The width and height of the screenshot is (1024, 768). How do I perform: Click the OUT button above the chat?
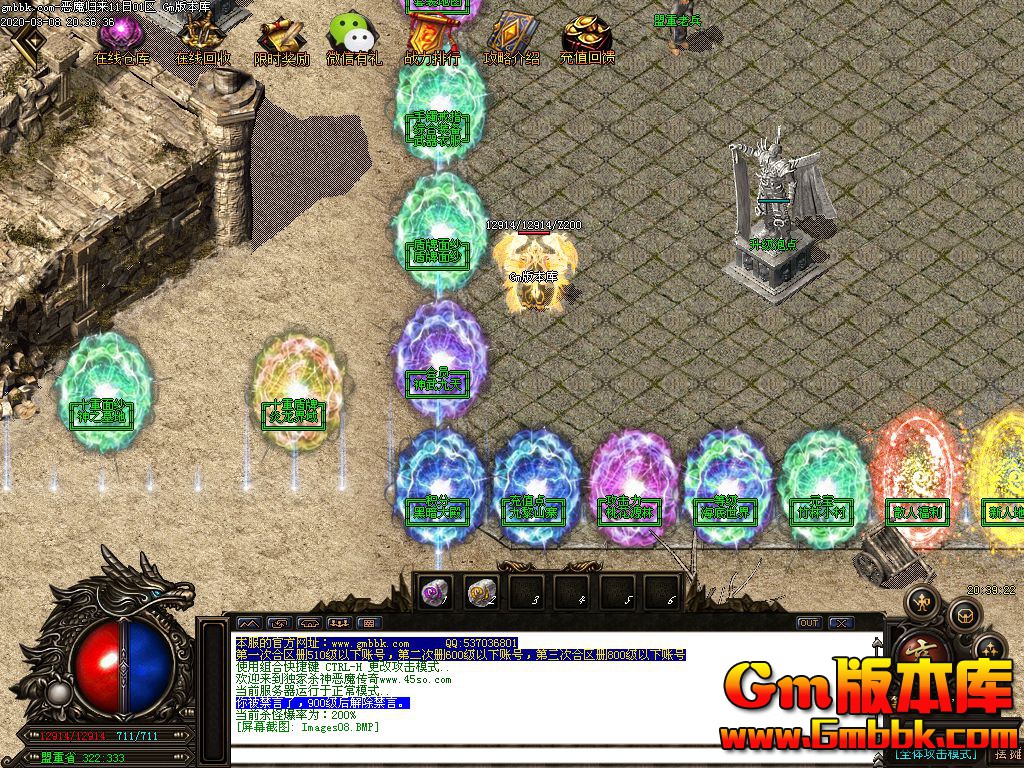808,623
